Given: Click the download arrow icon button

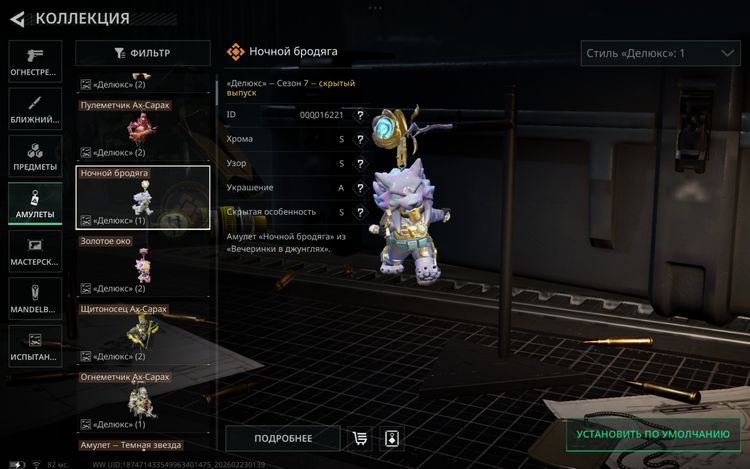Looking at the screenshot, I should [392, 438].
